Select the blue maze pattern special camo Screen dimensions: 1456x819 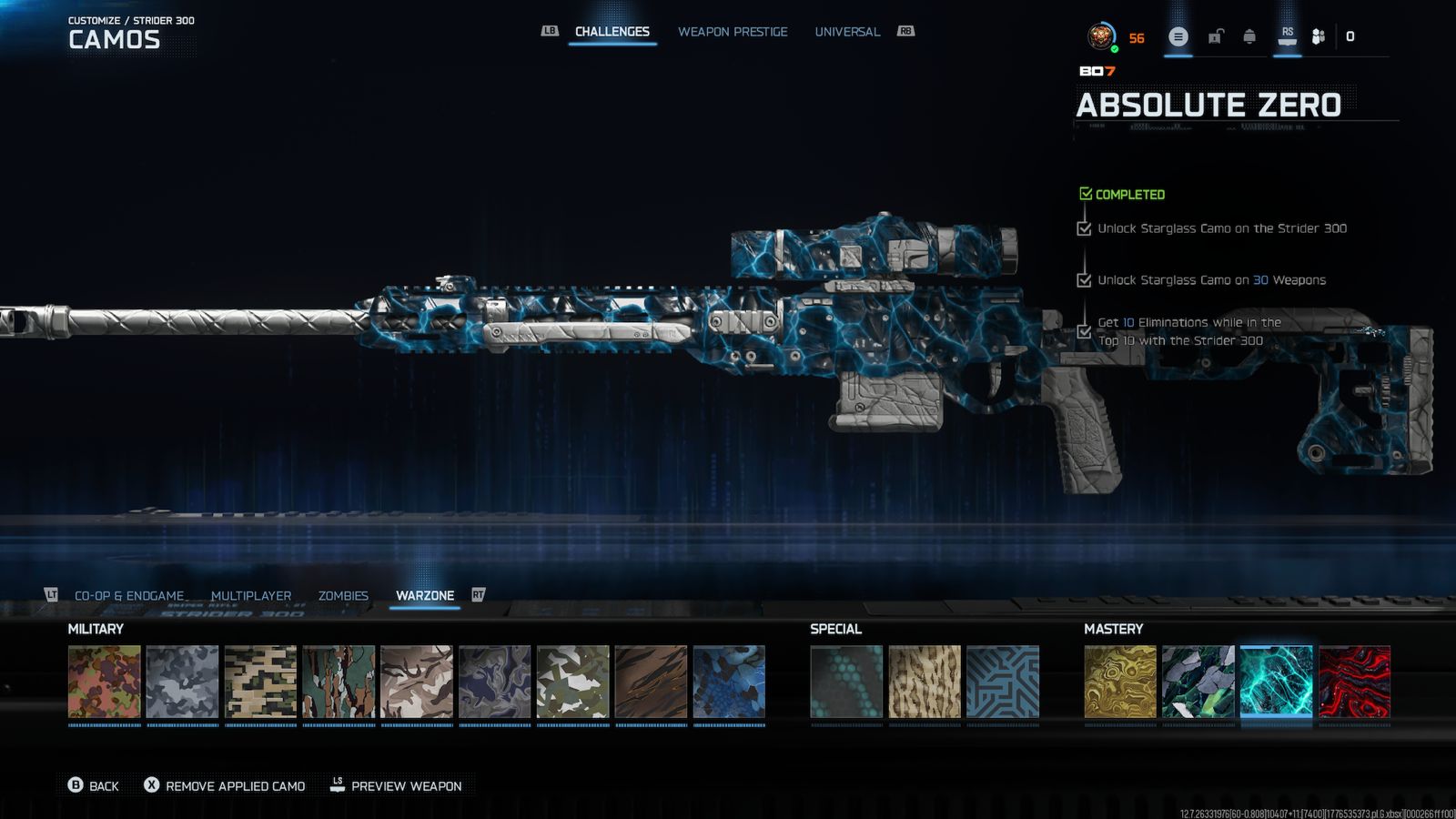1003,682
